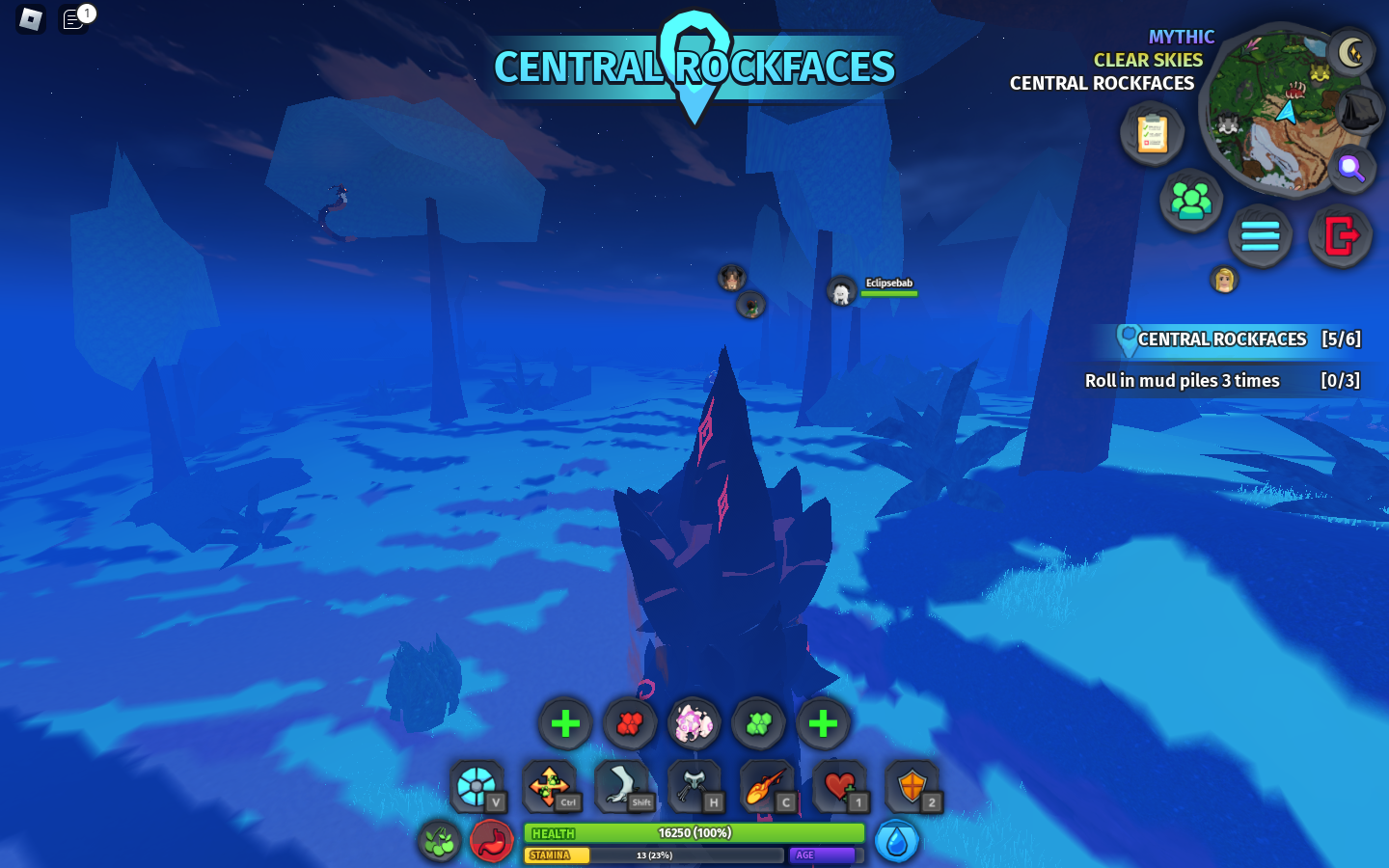This screenshot has width=1389, height=868.
Task: Open the green group/players button
Action: point(1191,201)
